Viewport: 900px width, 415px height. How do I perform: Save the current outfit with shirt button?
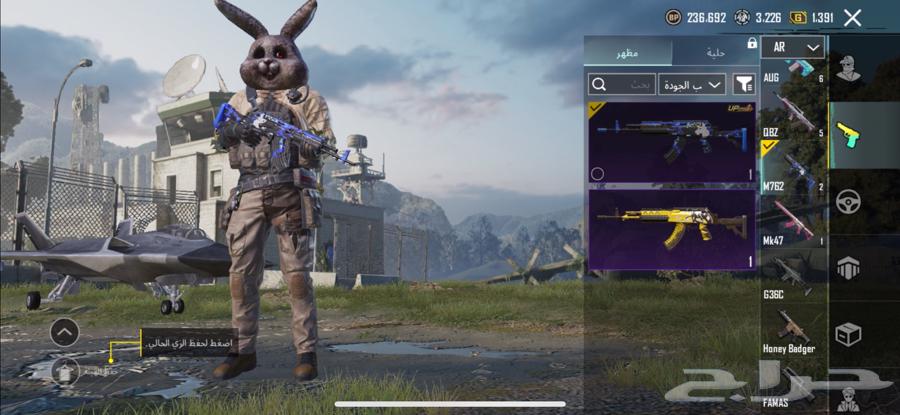click(66, 372)
